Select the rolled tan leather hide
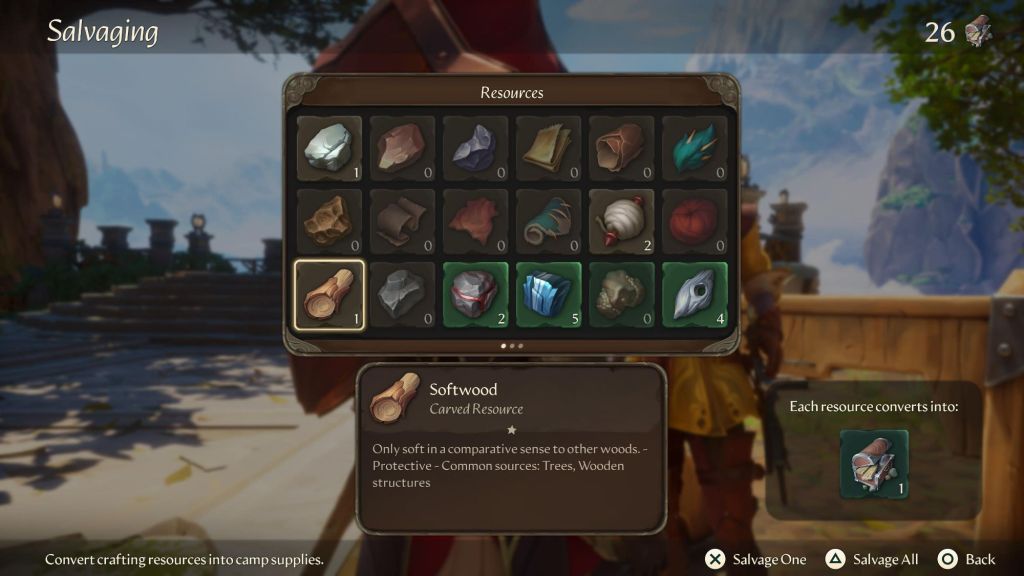 point(621,149)
